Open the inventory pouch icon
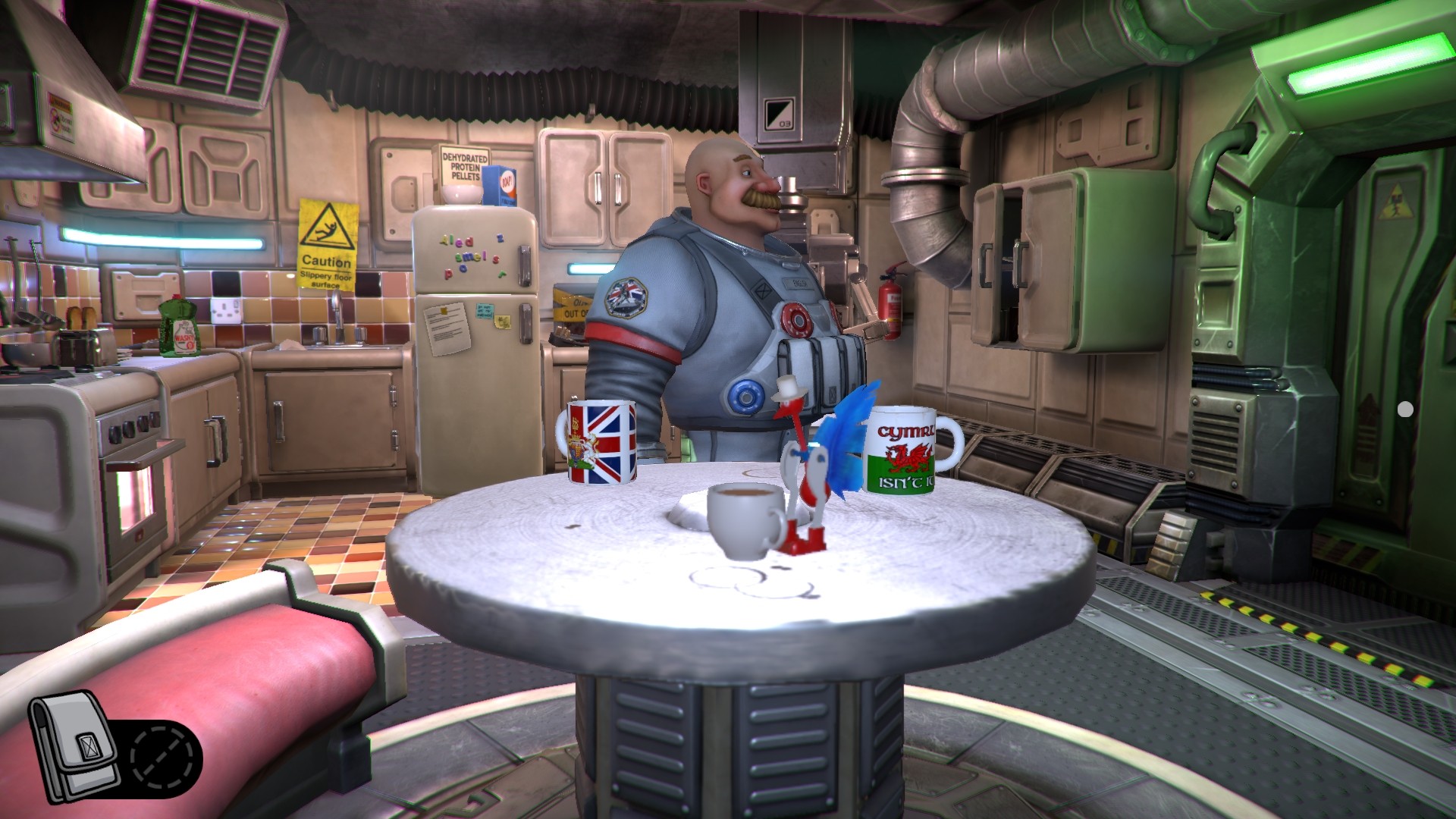Image resolution: width=1456 pixels, height=819 pixels. coord(76,748)
